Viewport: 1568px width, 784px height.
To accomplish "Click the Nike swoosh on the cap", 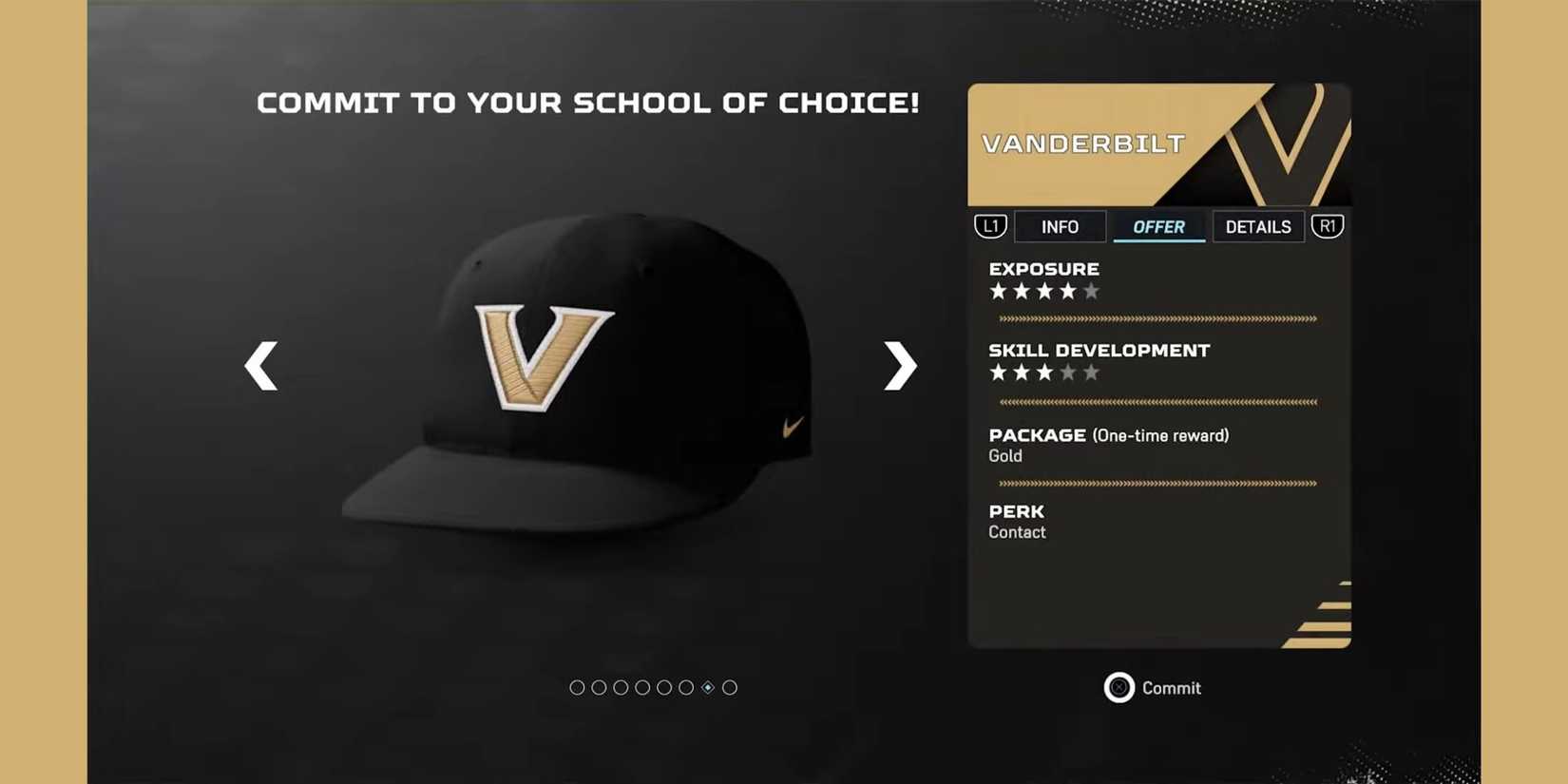I will point(791,428).
